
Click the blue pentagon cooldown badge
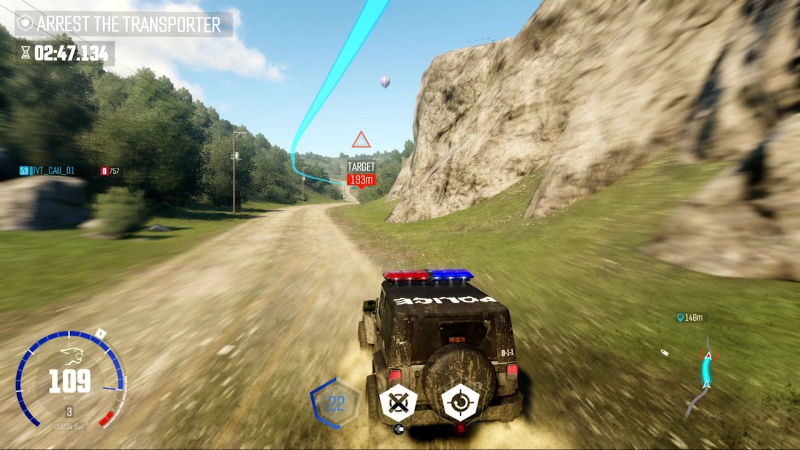point(335,402)
